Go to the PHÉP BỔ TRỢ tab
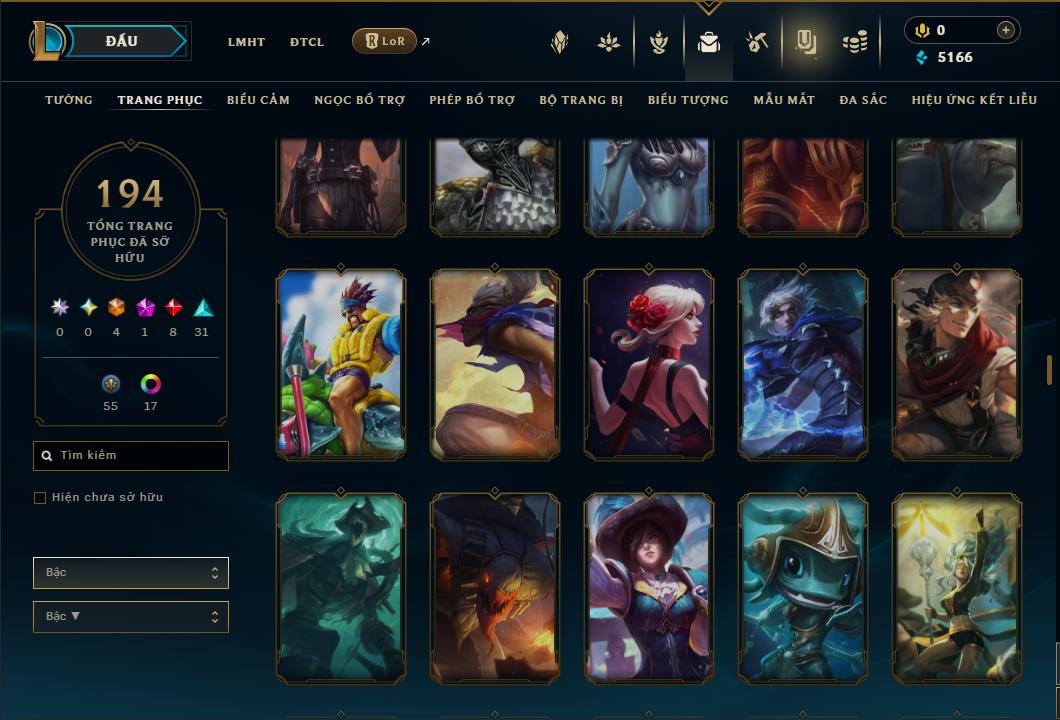 (x=472, y=100)
